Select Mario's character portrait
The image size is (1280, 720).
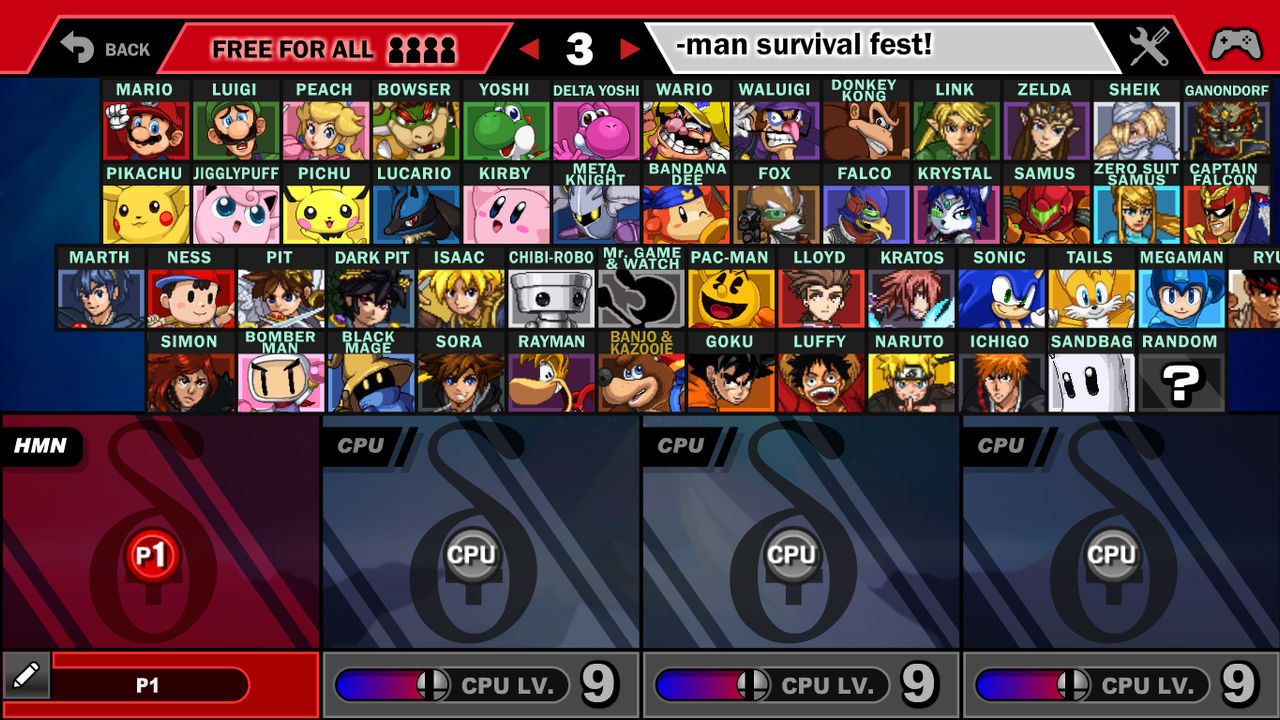(145, 130)
